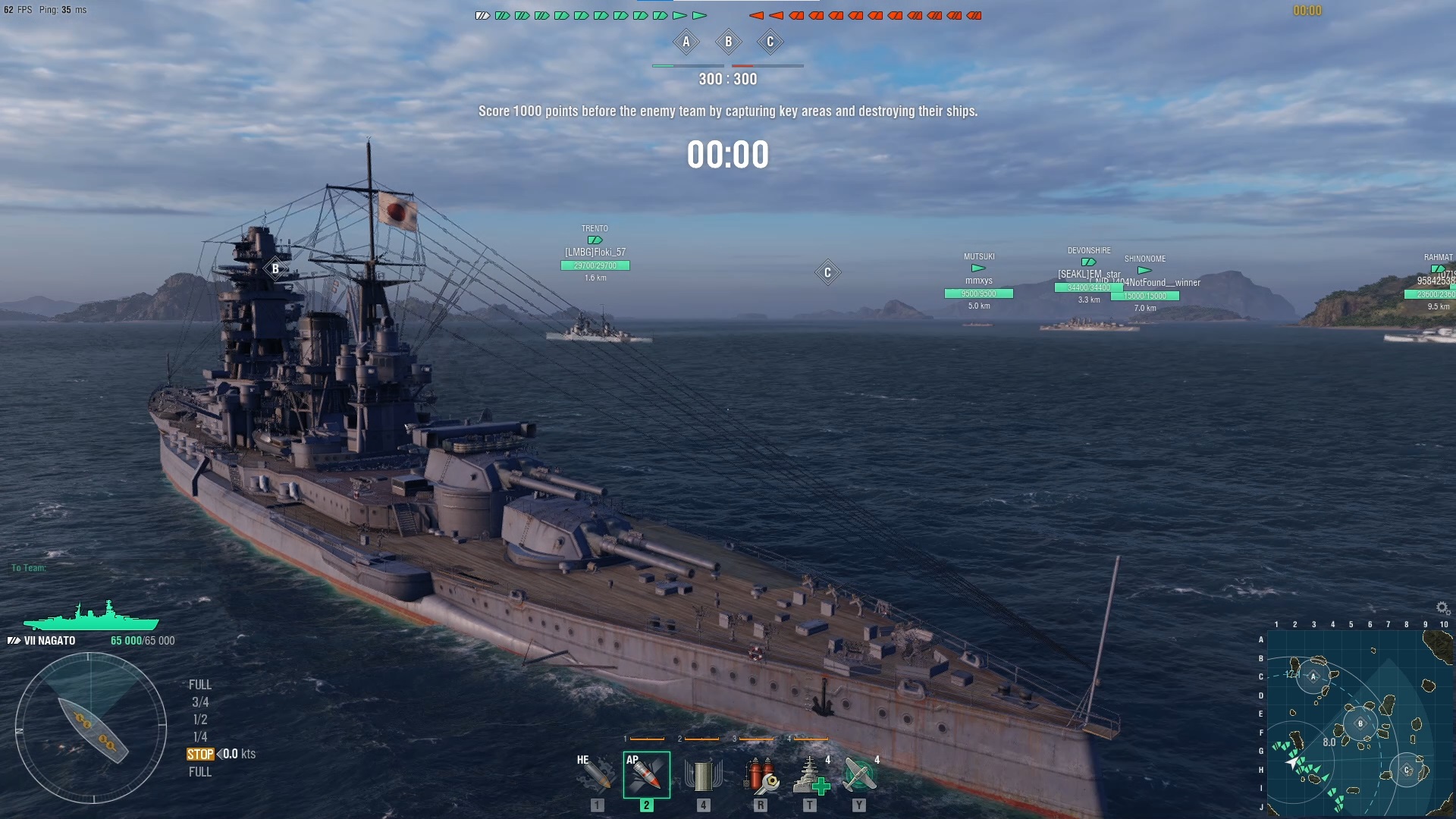Image resolution: width=1456 pixels, height=819 pixels.
Task: Click the circular ship heading compass
Action: (91, 728)
